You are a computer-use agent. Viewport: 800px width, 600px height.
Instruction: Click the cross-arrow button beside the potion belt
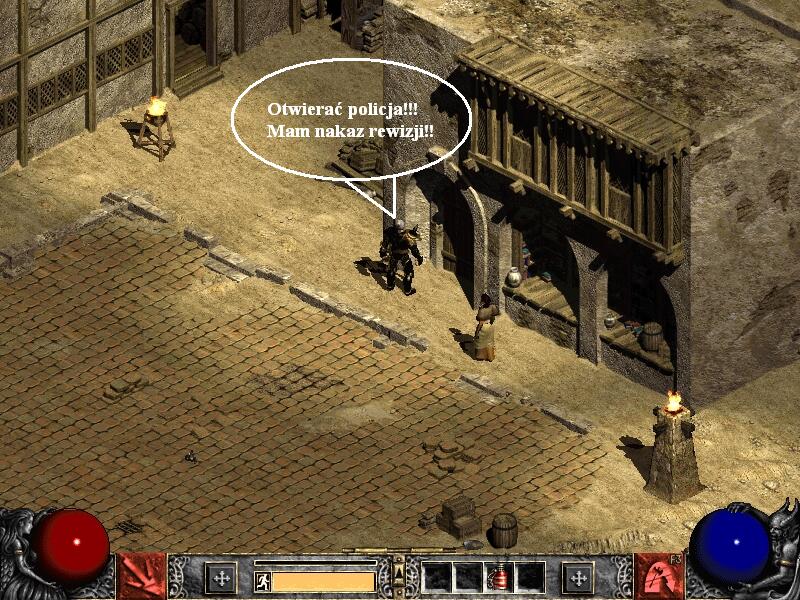coord(577,577)
